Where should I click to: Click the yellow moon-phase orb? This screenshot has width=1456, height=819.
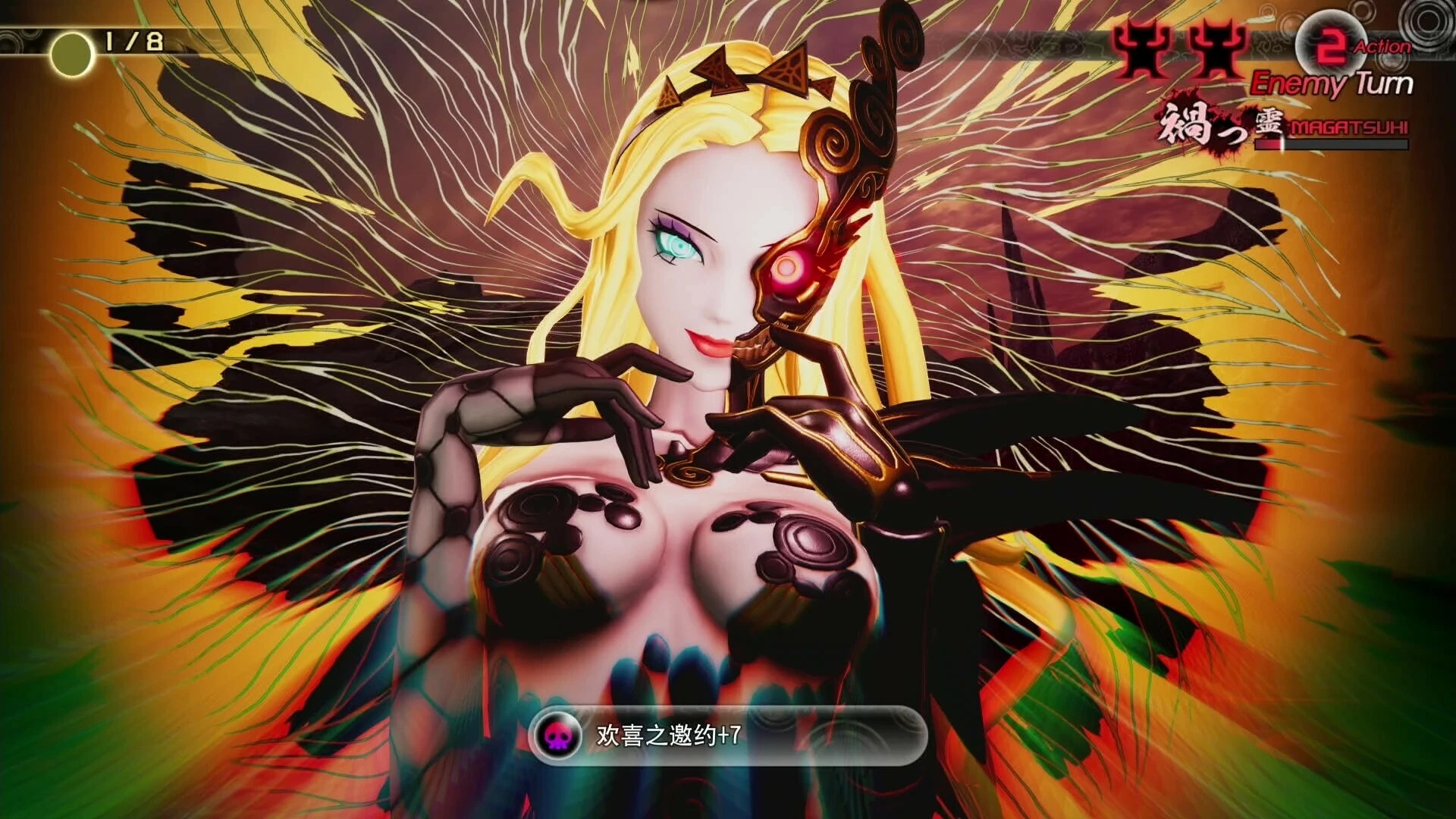[x=71, y=52]
